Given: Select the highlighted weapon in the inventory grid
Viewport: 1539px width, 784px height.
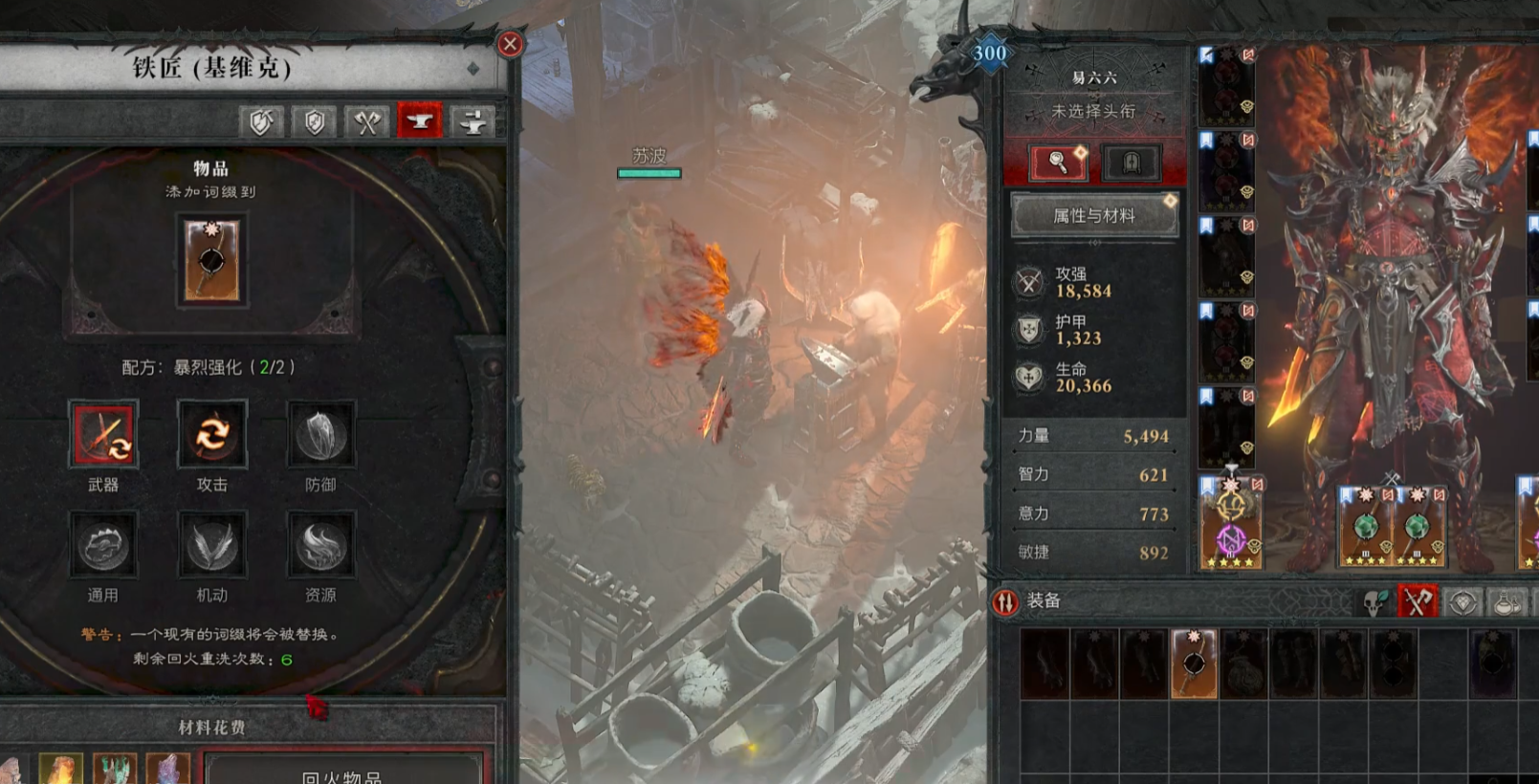Looking at the screenshot, I should click(x=1194, y=663).
